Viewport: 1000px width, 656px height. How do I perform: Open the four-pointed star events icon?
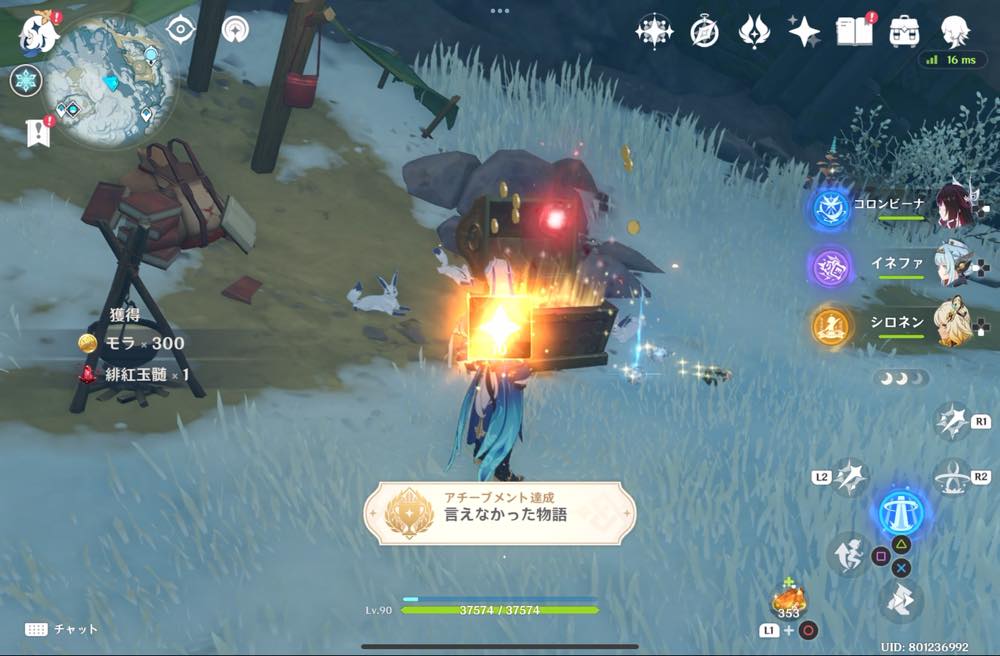tap(654, 32)
